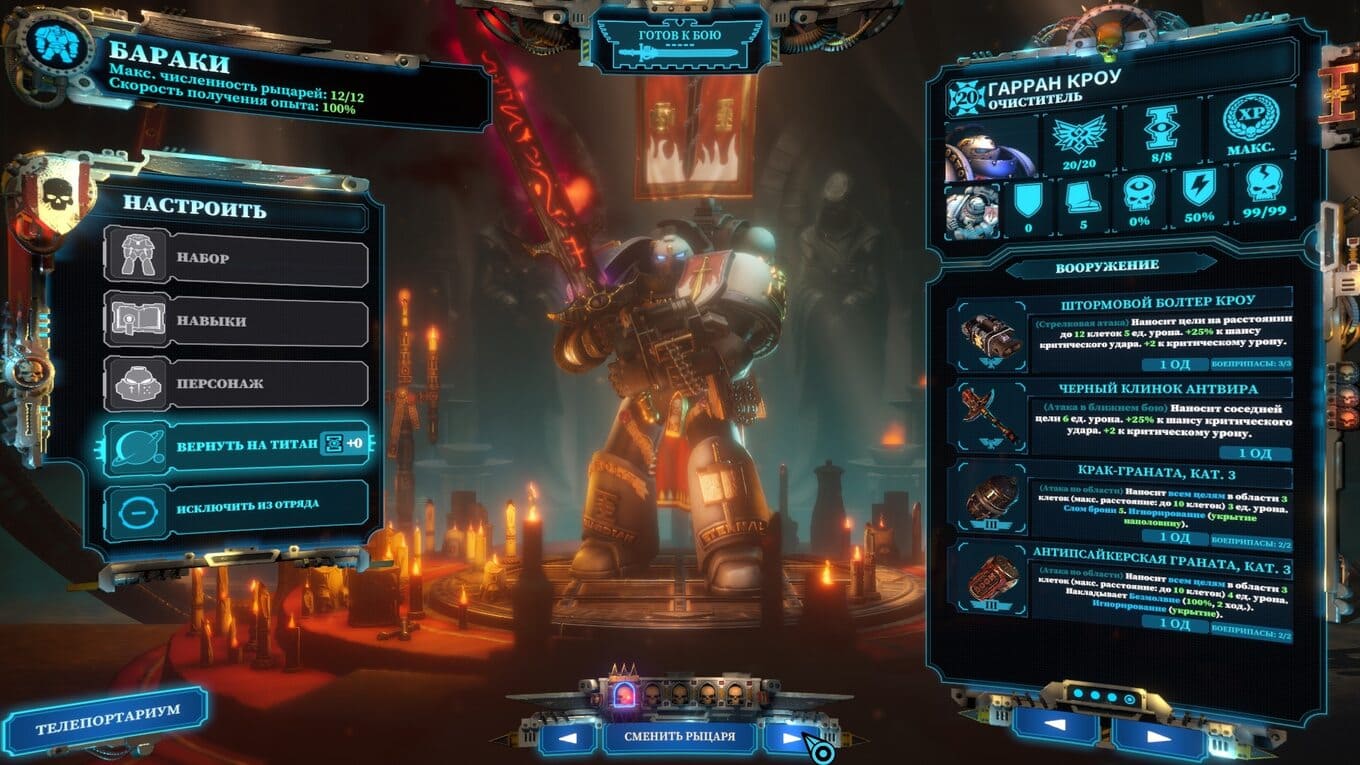Switch to next knight with right arrow

(793, 739)
